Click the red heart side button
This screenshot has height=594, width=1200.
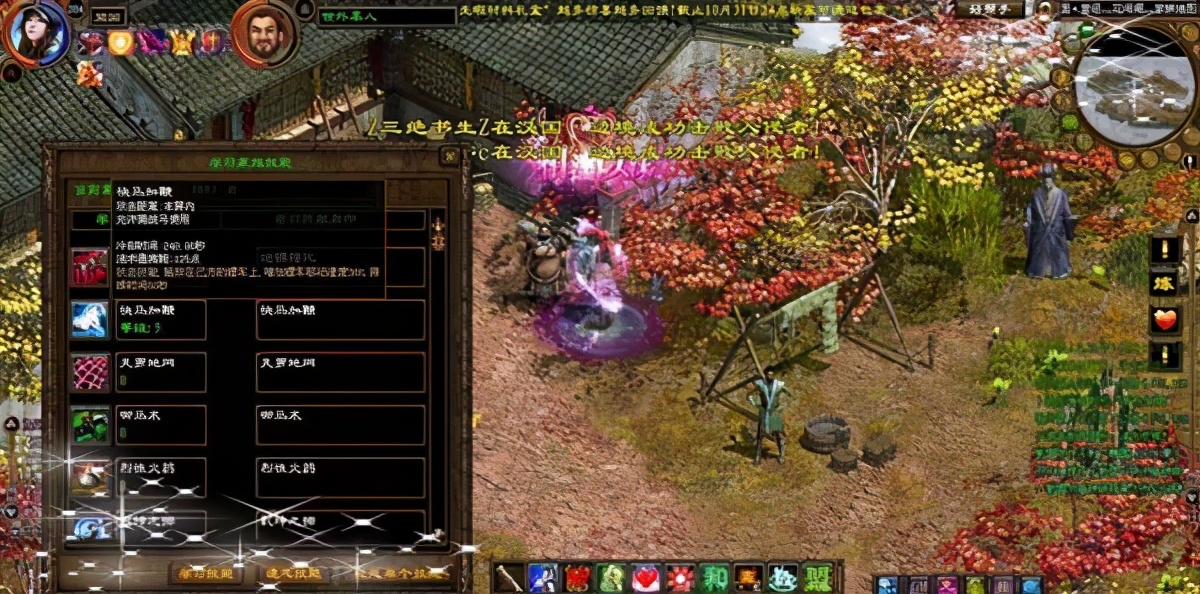(1165, 320)
